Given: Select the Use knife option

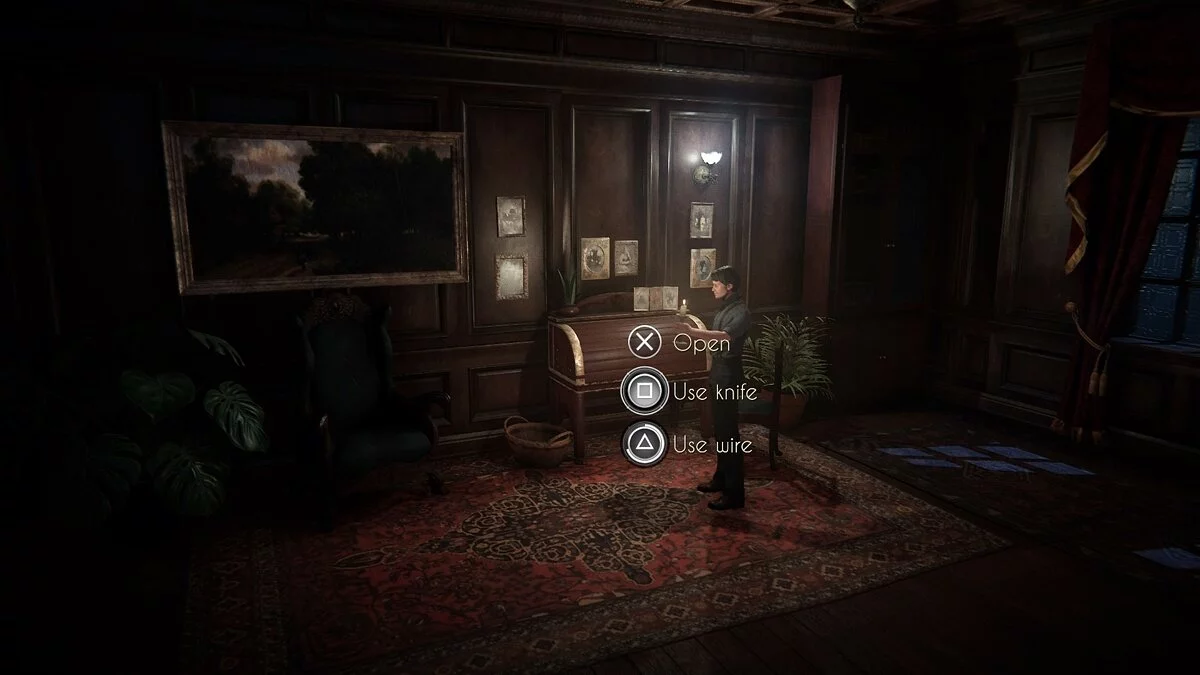Looking at the screenshot, I should 646,391.
